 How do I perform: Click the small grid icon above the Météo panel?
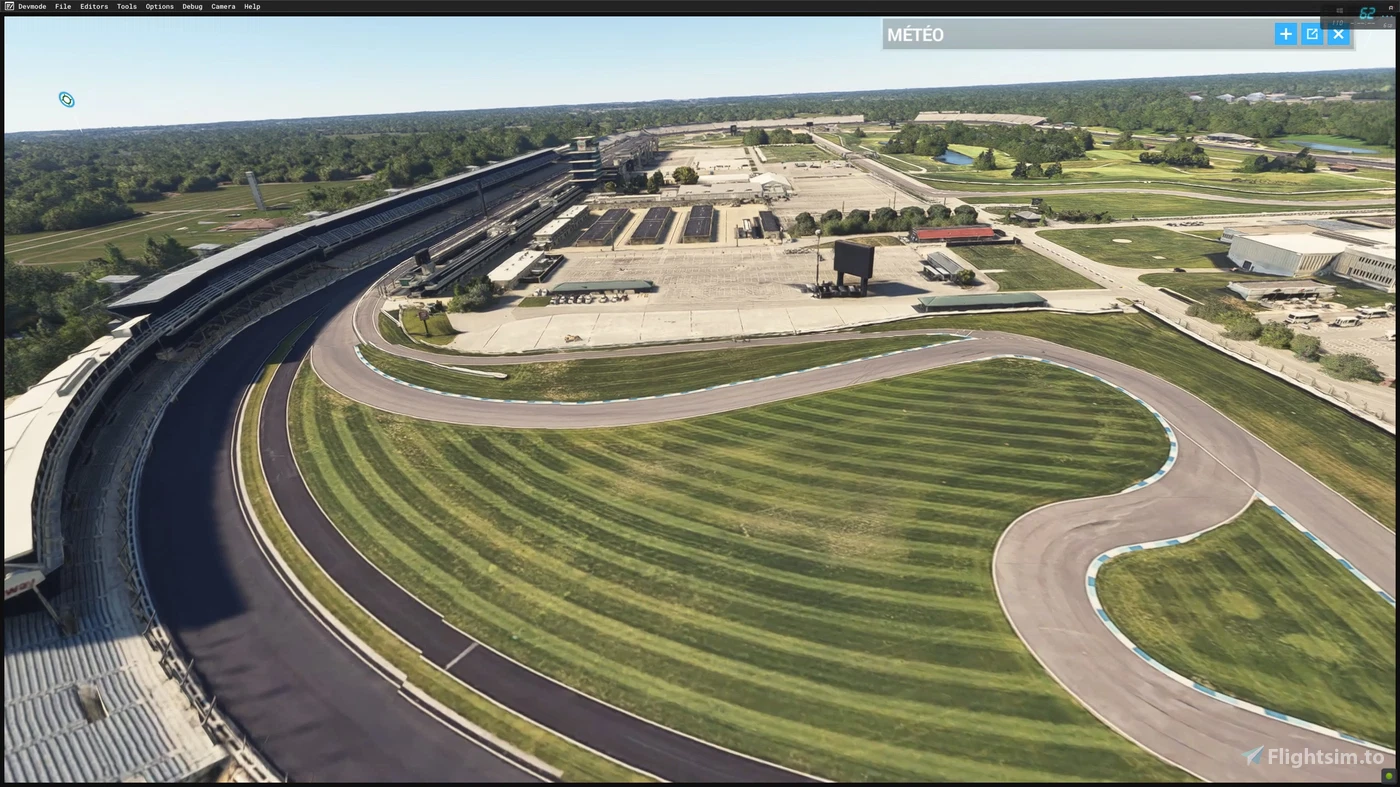point(1339,10)
